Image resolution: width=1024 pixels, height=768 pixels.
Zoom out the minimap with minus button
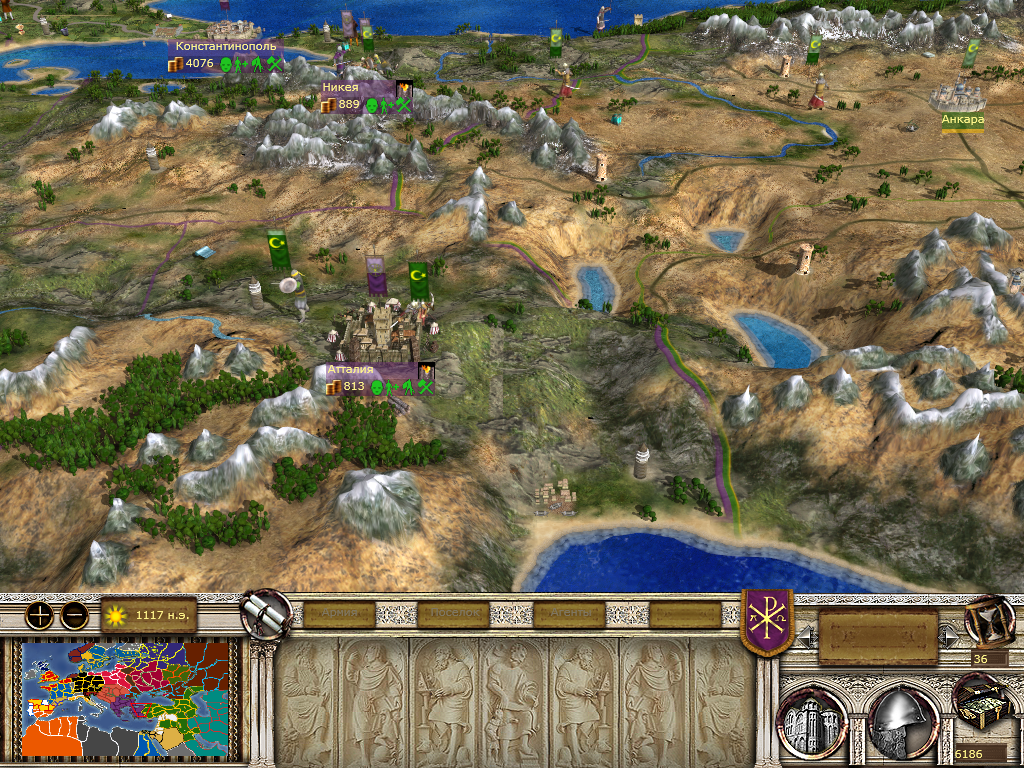pos(74,615)
